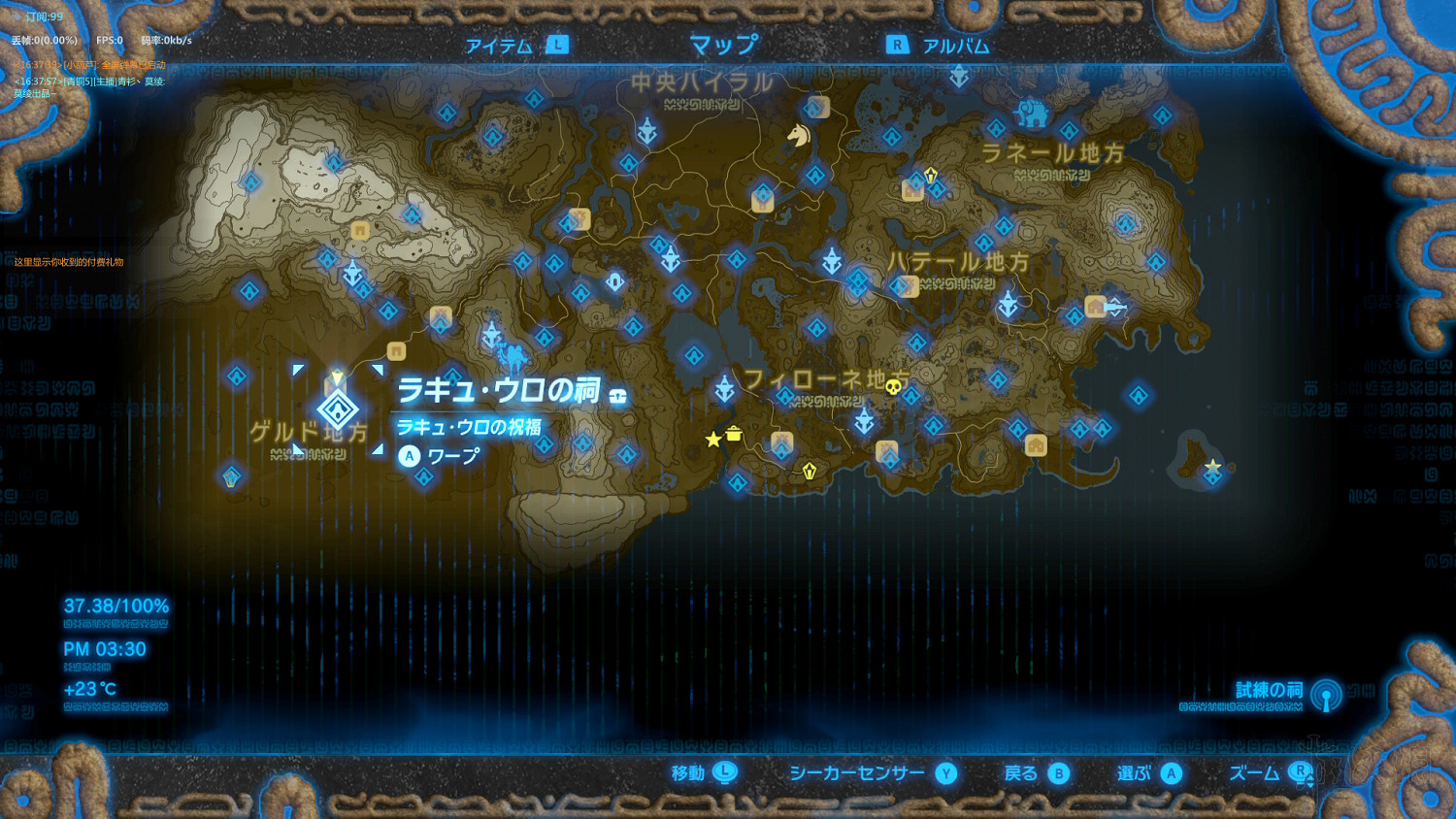Viewport: 1456px width, 819px height.
Task: Click the skull enemy marker in フィローネ地方
Action: 892,386
